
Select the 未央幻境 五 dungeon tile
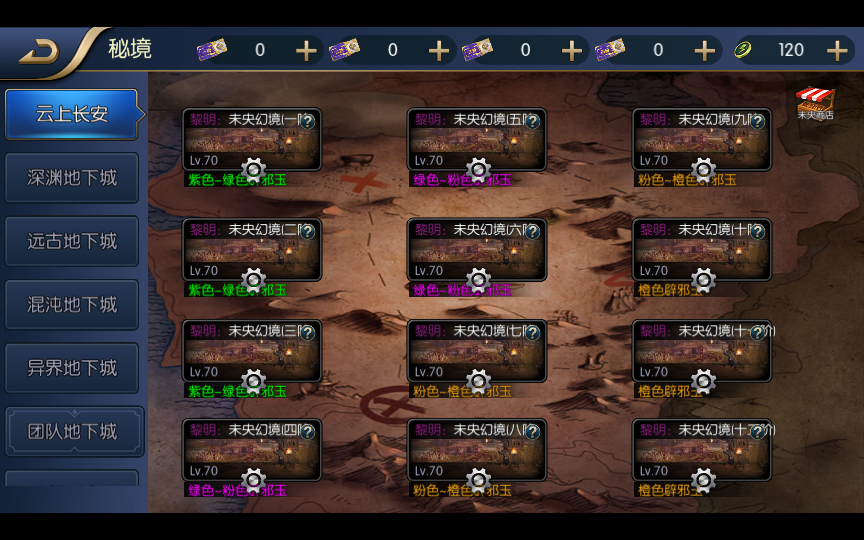coord(476,141)
